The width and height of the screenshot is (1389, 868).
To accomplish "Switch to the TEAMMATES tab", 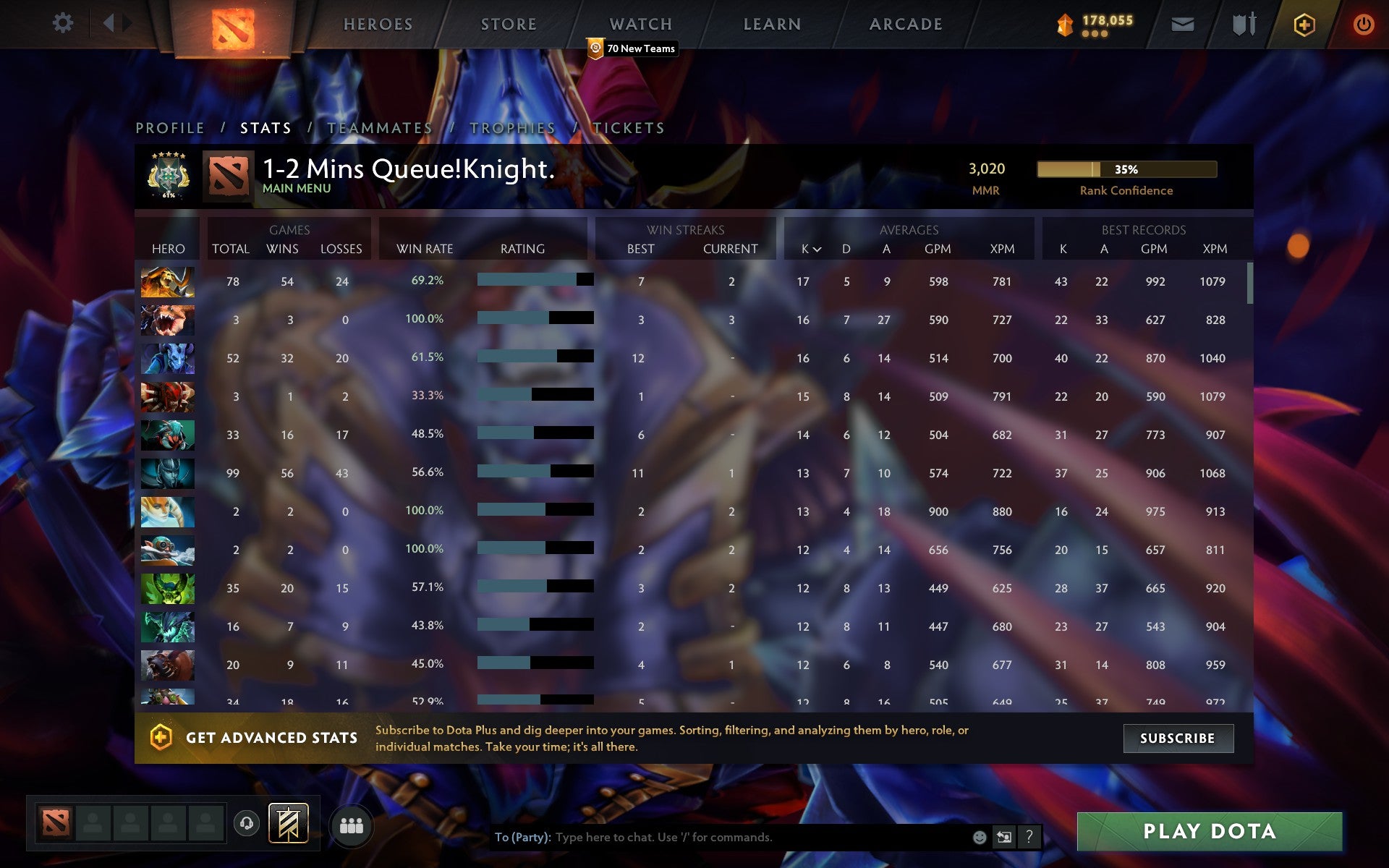I will (x=379, y=127).
